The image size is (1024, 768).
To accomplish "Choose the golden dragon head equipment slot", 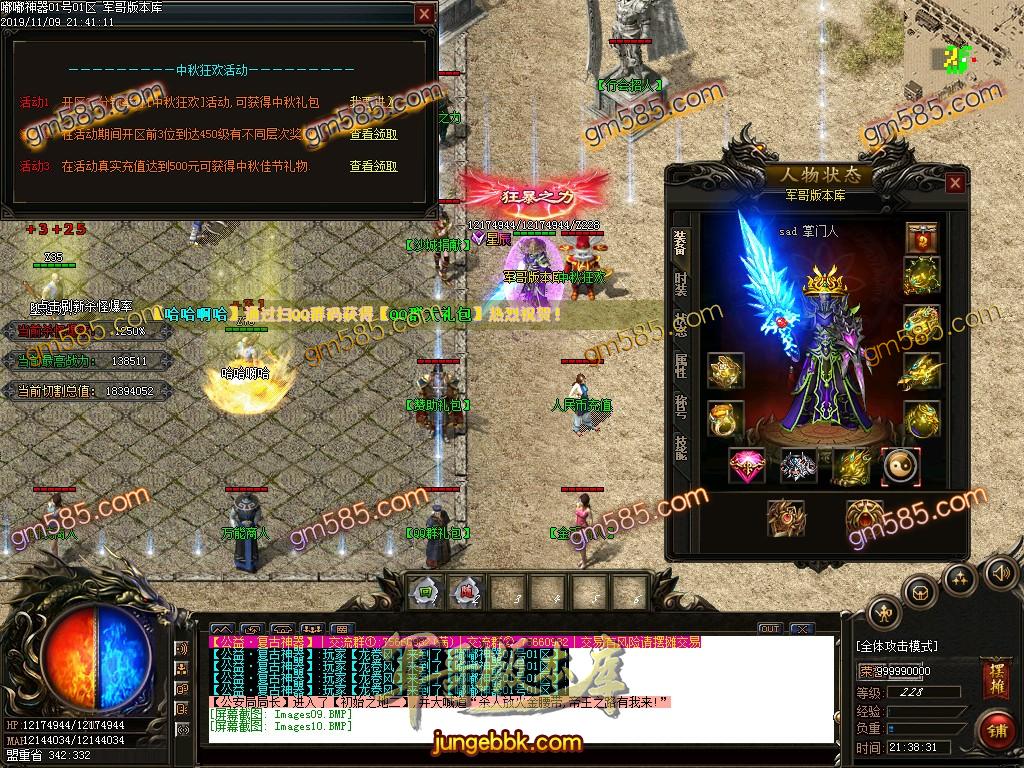I will pyautogui.click(x=921, y=373).
